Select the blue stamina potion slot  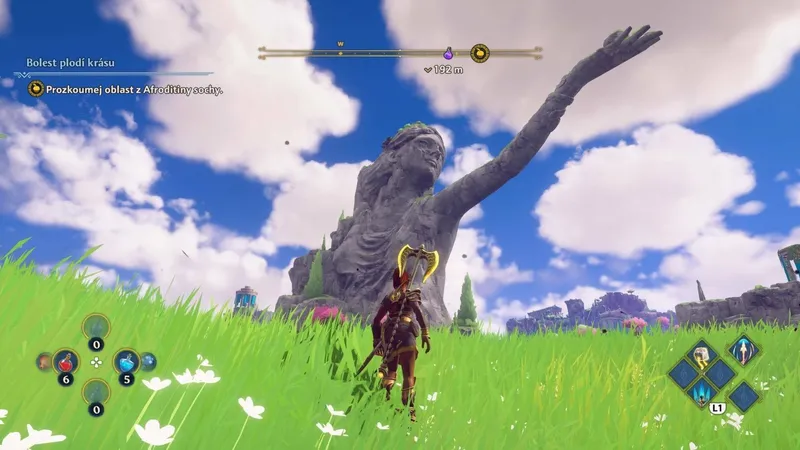tap(126, 361)
